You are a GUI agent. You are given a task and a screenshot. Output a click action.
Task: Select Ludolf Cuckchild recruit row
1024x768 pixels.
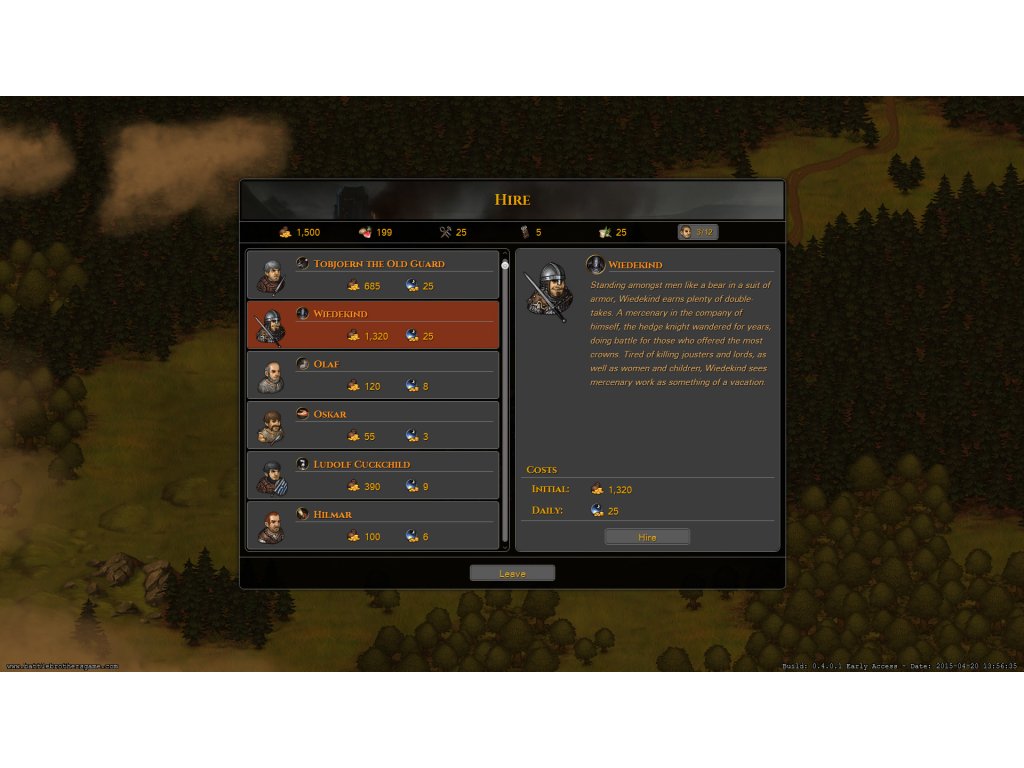[372, 475]
